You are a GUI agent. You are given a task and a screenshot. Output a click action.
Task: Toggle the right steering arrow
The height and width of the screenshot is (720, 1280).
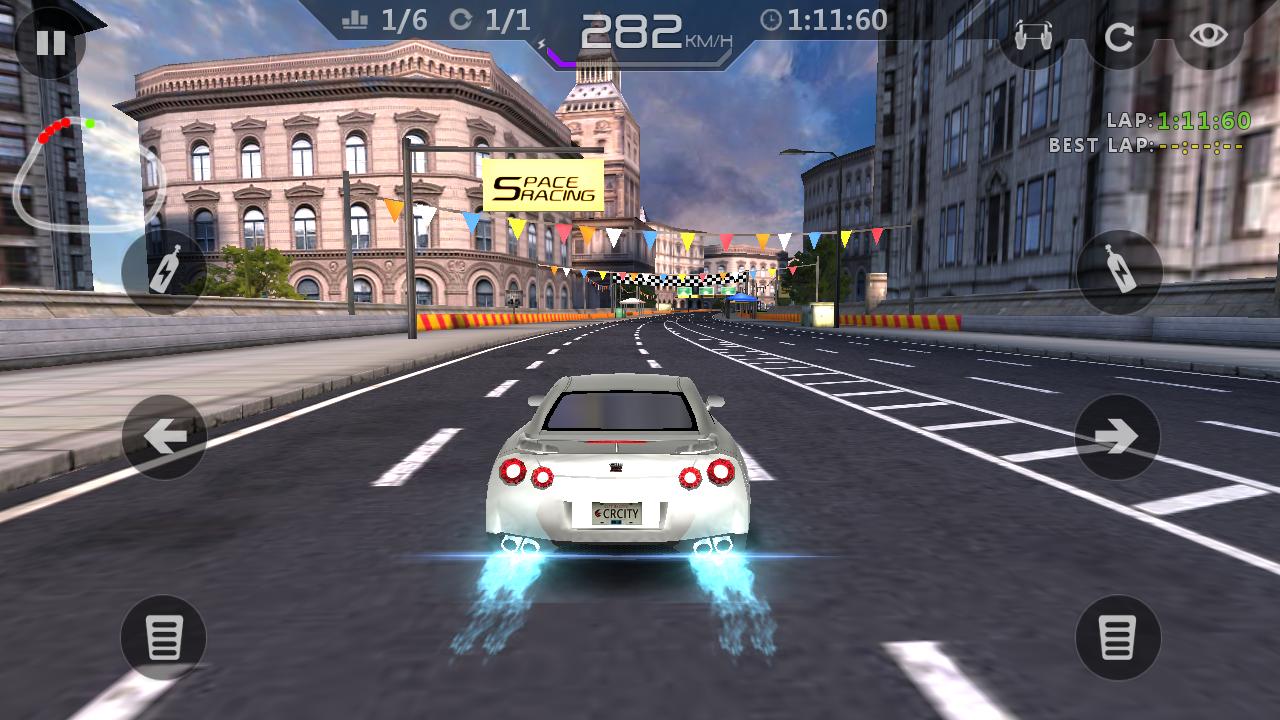(1117, 435)
